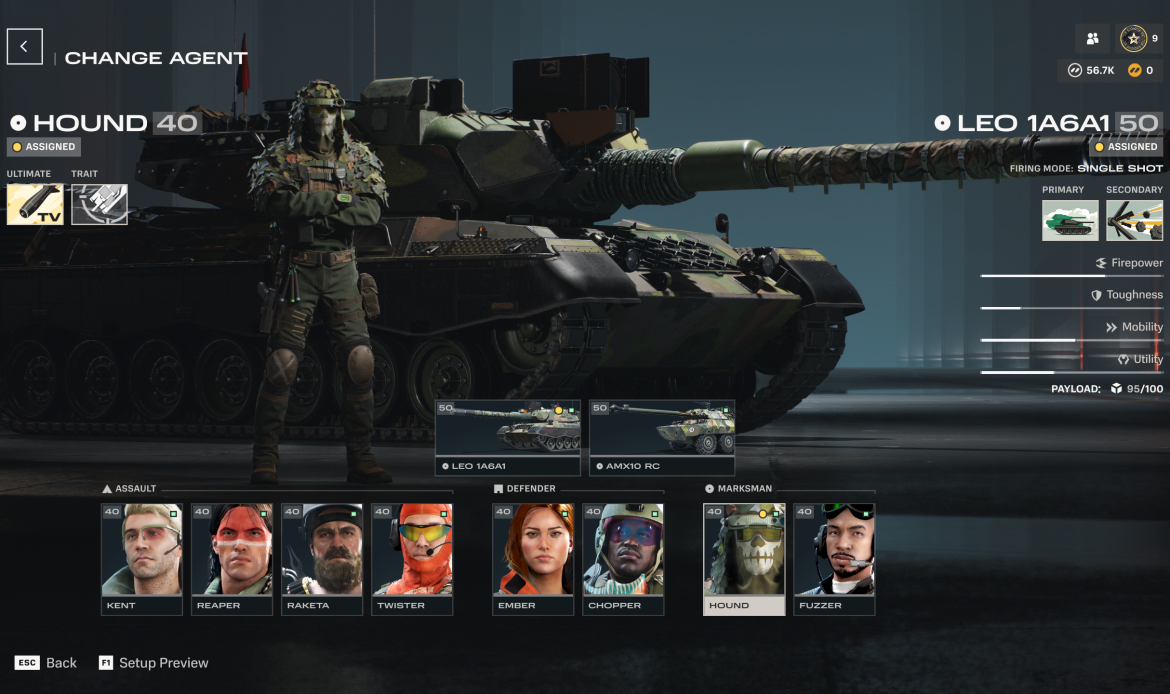Go back with the top-left arrow button

(x=24, y=46)
